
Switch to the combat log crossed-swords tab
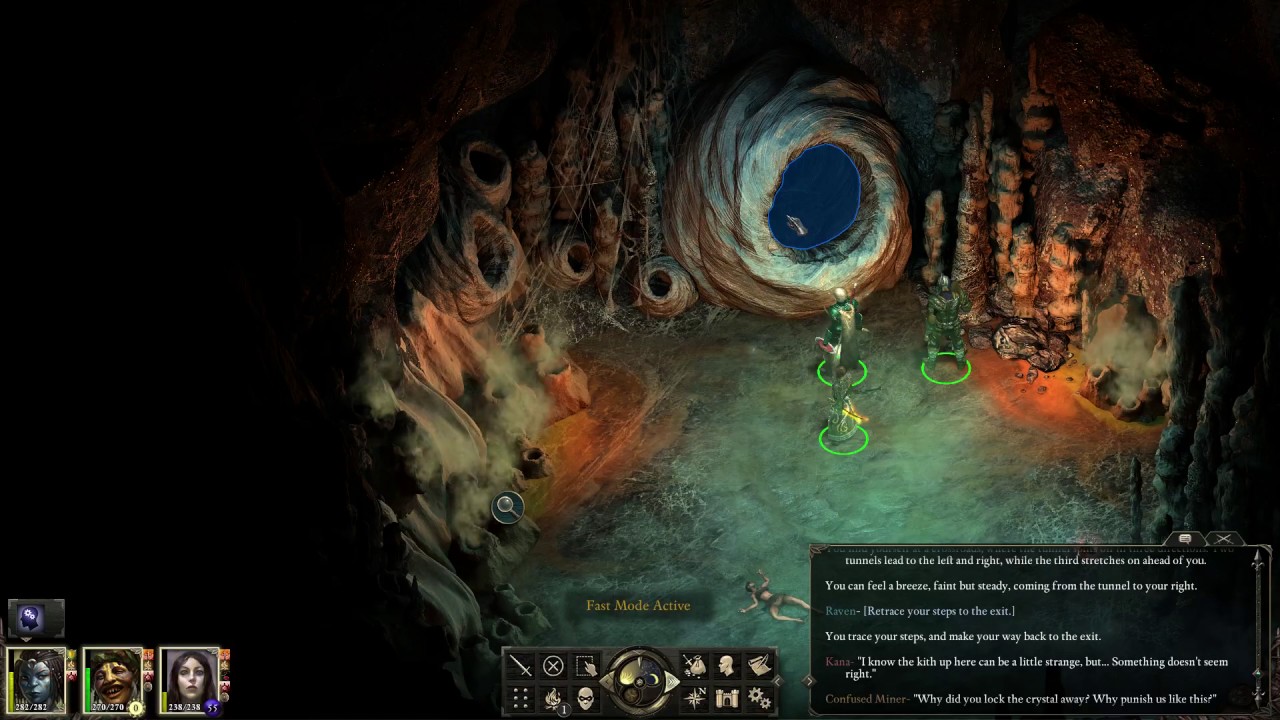tap(1224, 540)
